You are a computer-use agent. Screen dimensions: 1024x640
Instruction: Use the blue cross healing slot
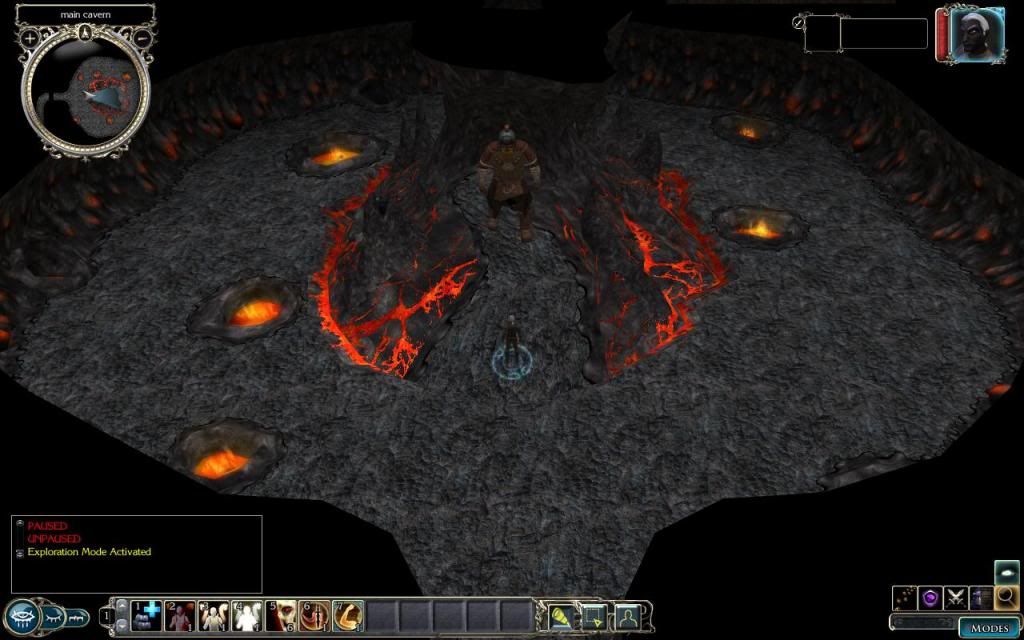point(148,615)
